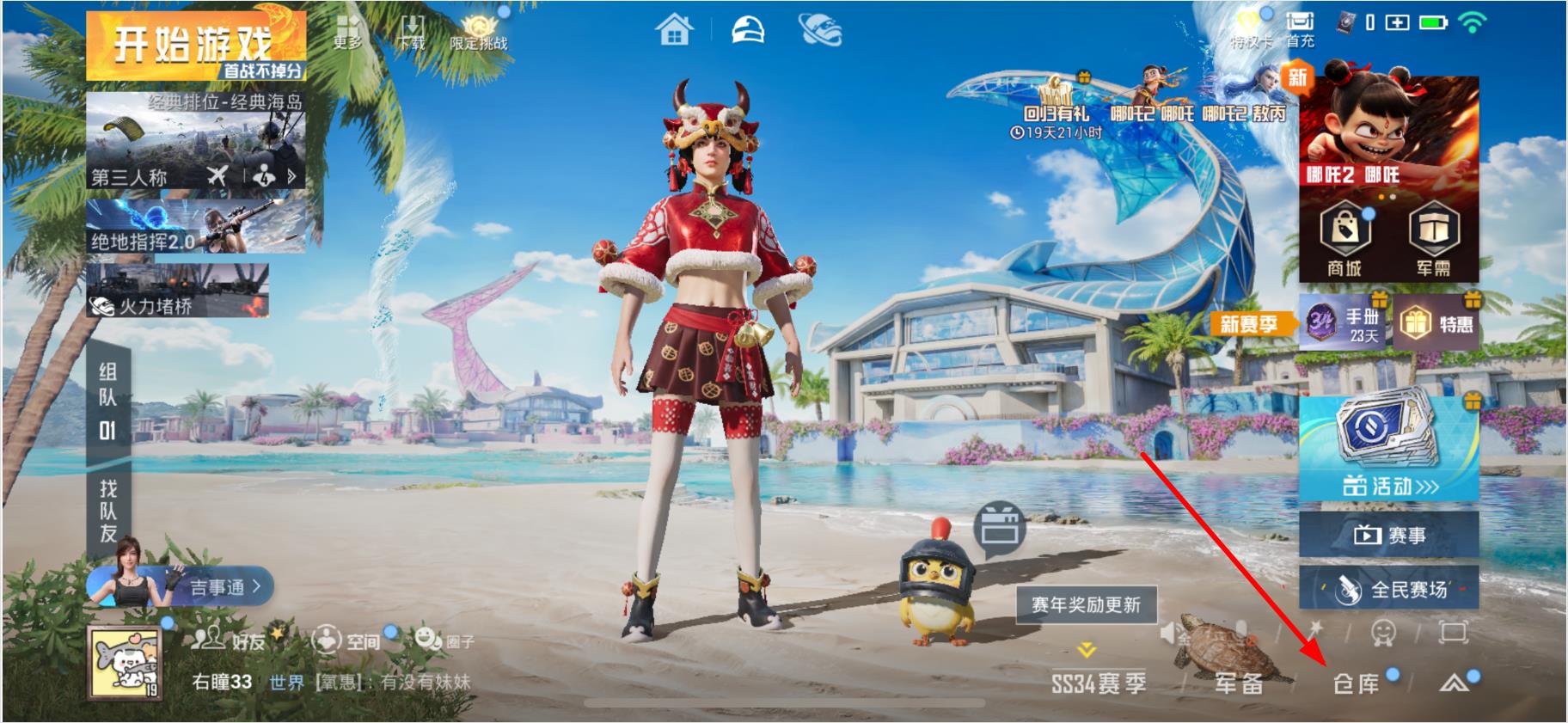Image resolution: width=1568 pixels, height=723 pixels.
Task: Open the 商城 shop
Action: point(1344,241)
